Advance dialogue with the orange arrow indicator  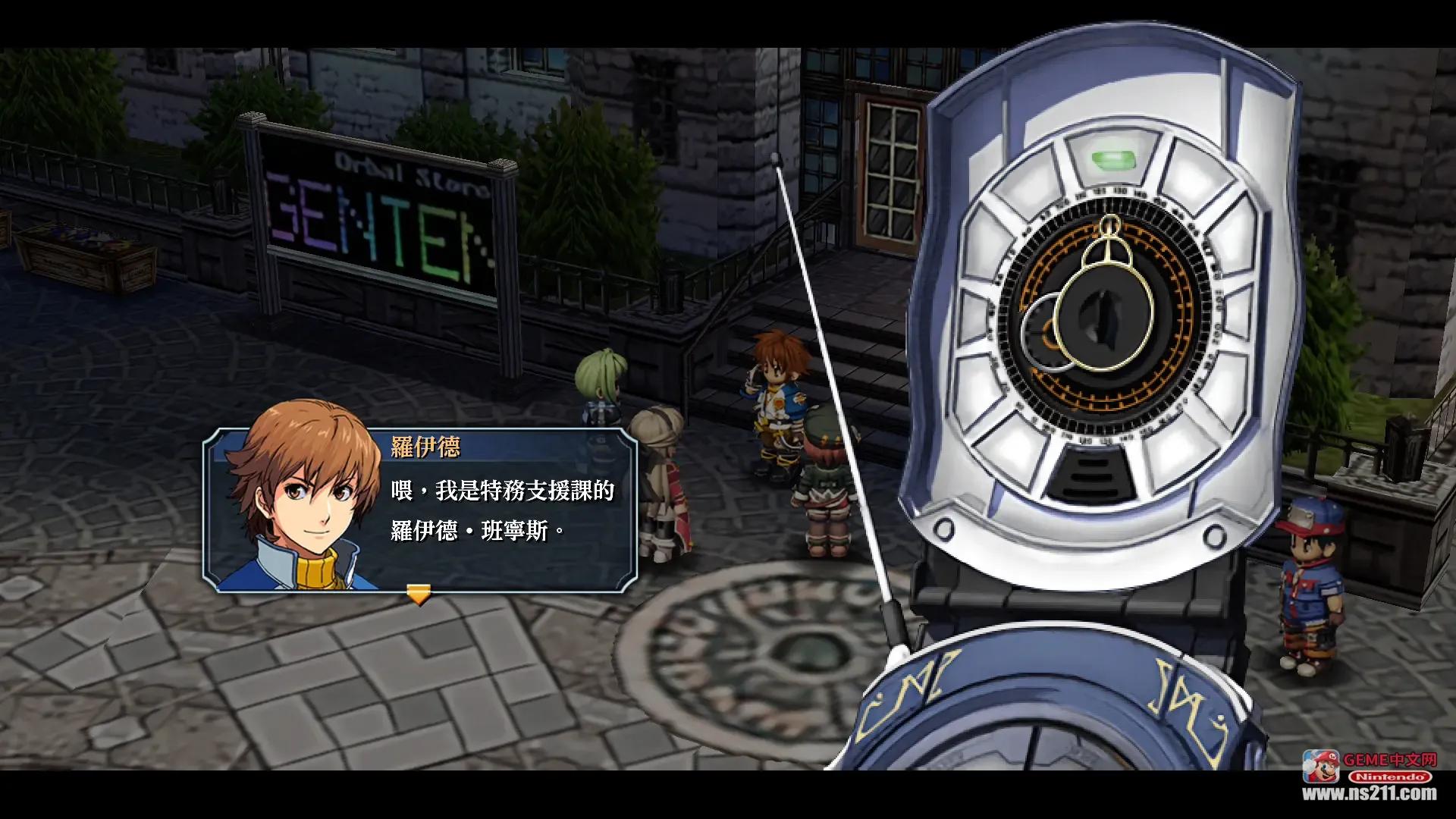[418, 594]
